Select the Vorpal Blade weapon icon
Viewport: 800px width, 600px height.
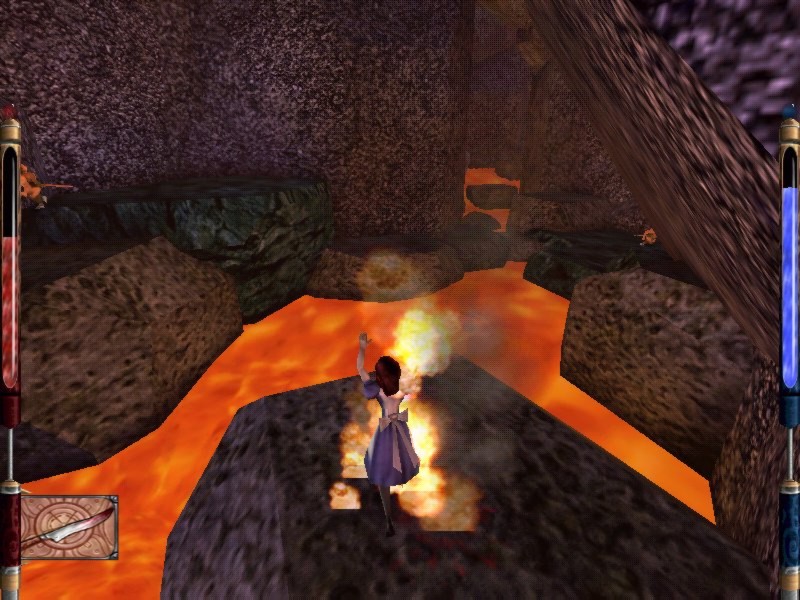(69, 527)
